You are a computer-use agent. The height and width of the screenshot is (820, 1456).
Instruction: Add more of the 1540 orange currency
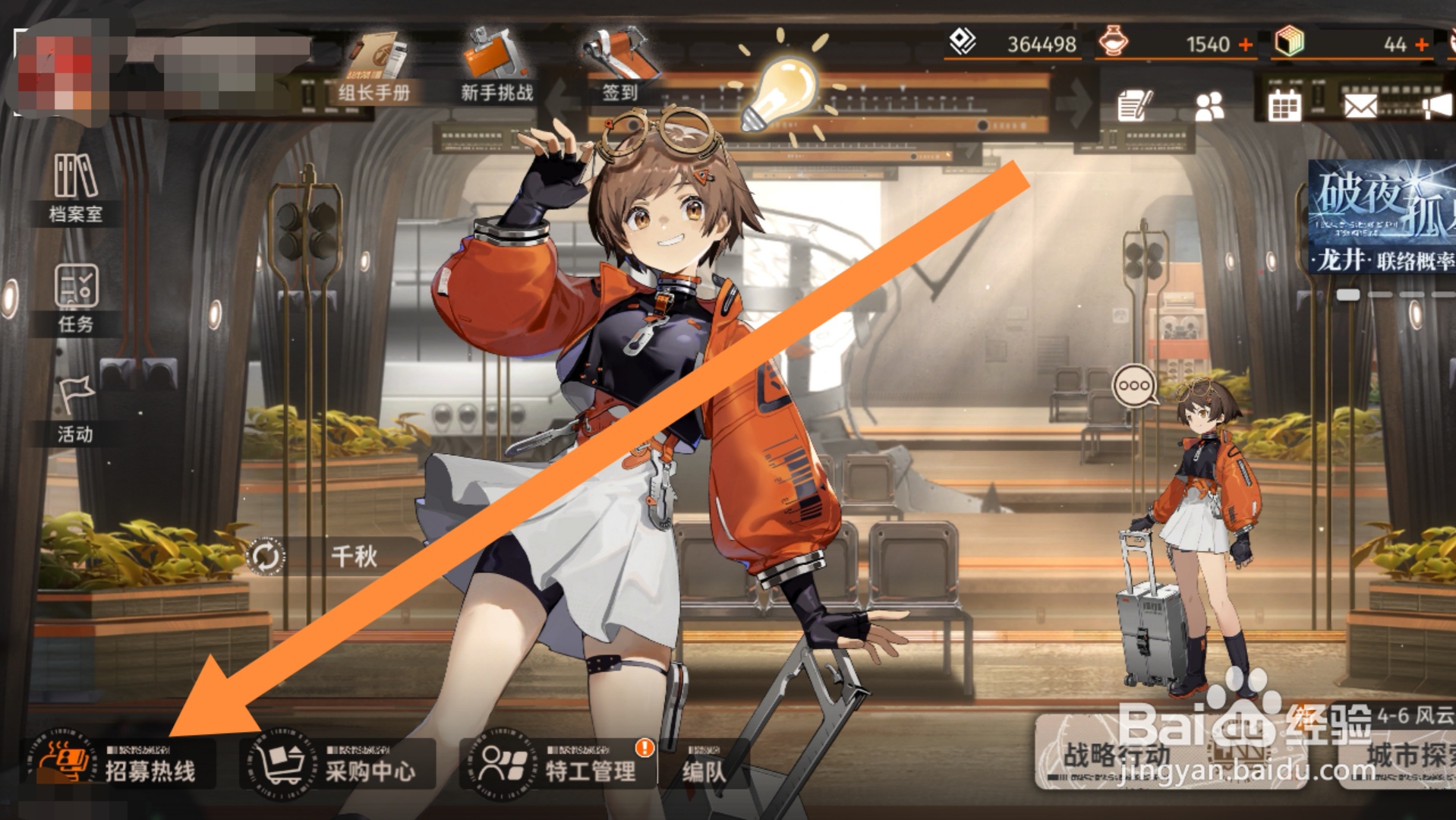[1246, 45]
